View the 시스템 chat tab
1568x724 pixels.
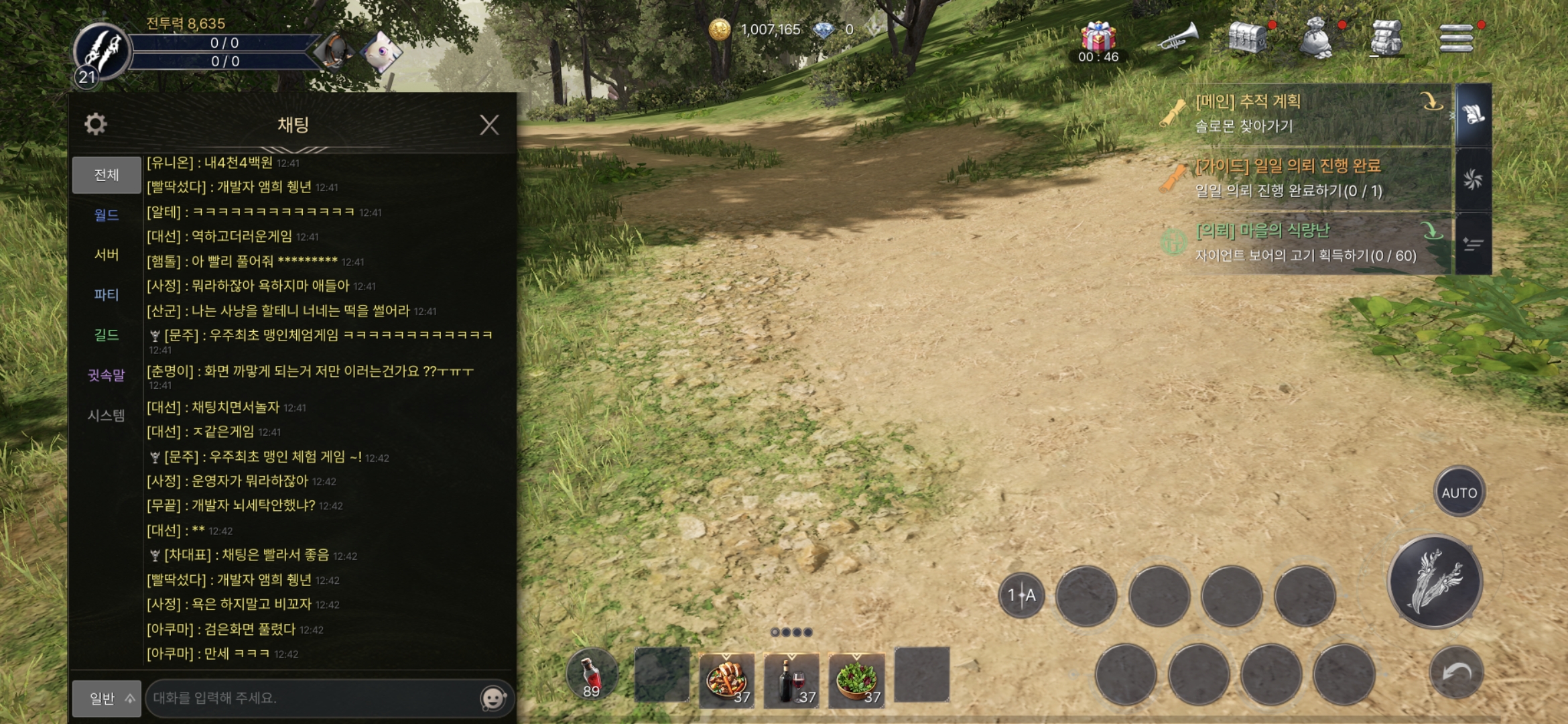click(x=107, y=416)
